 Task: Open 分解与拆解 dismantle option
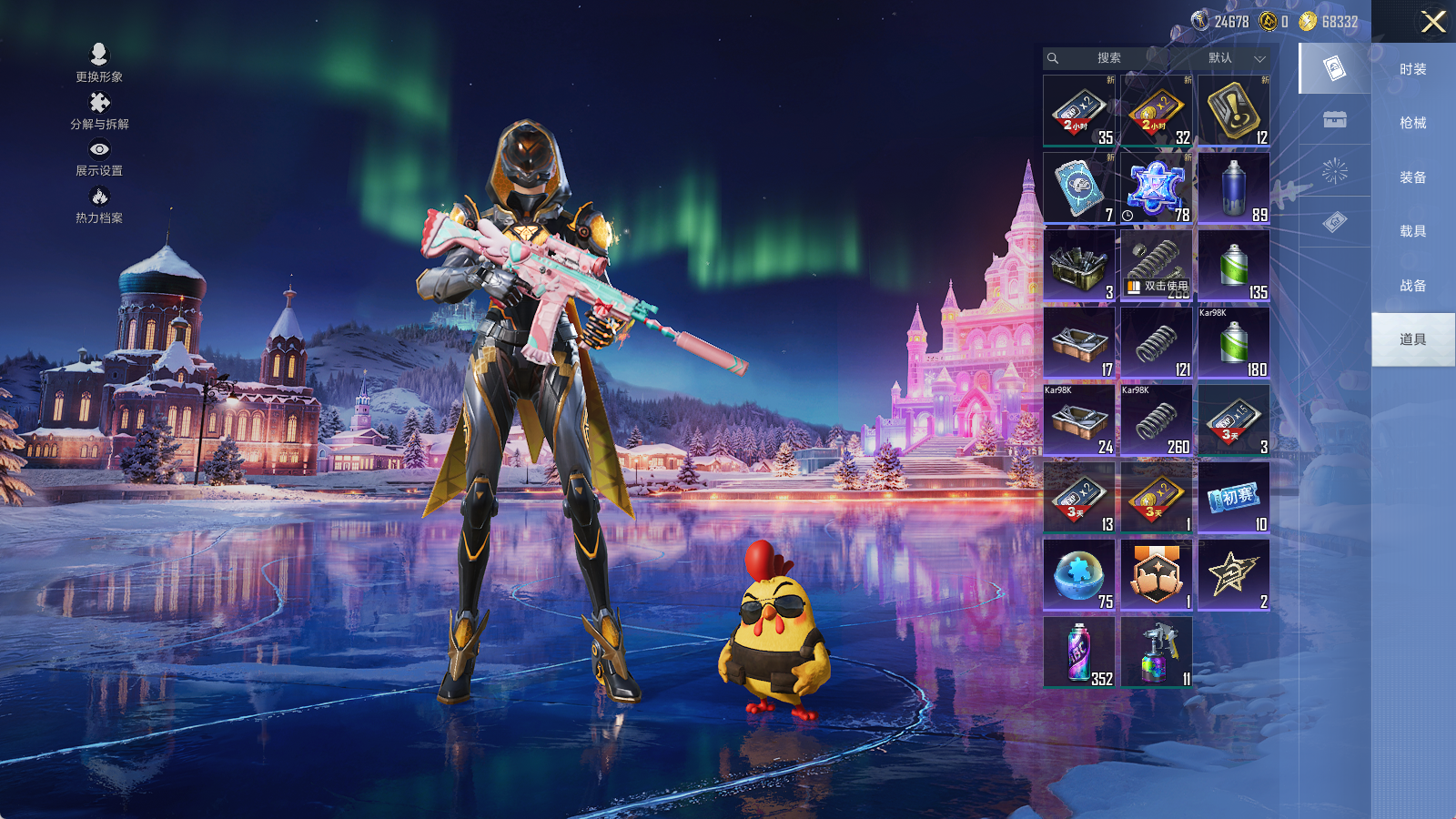[99, 110]
